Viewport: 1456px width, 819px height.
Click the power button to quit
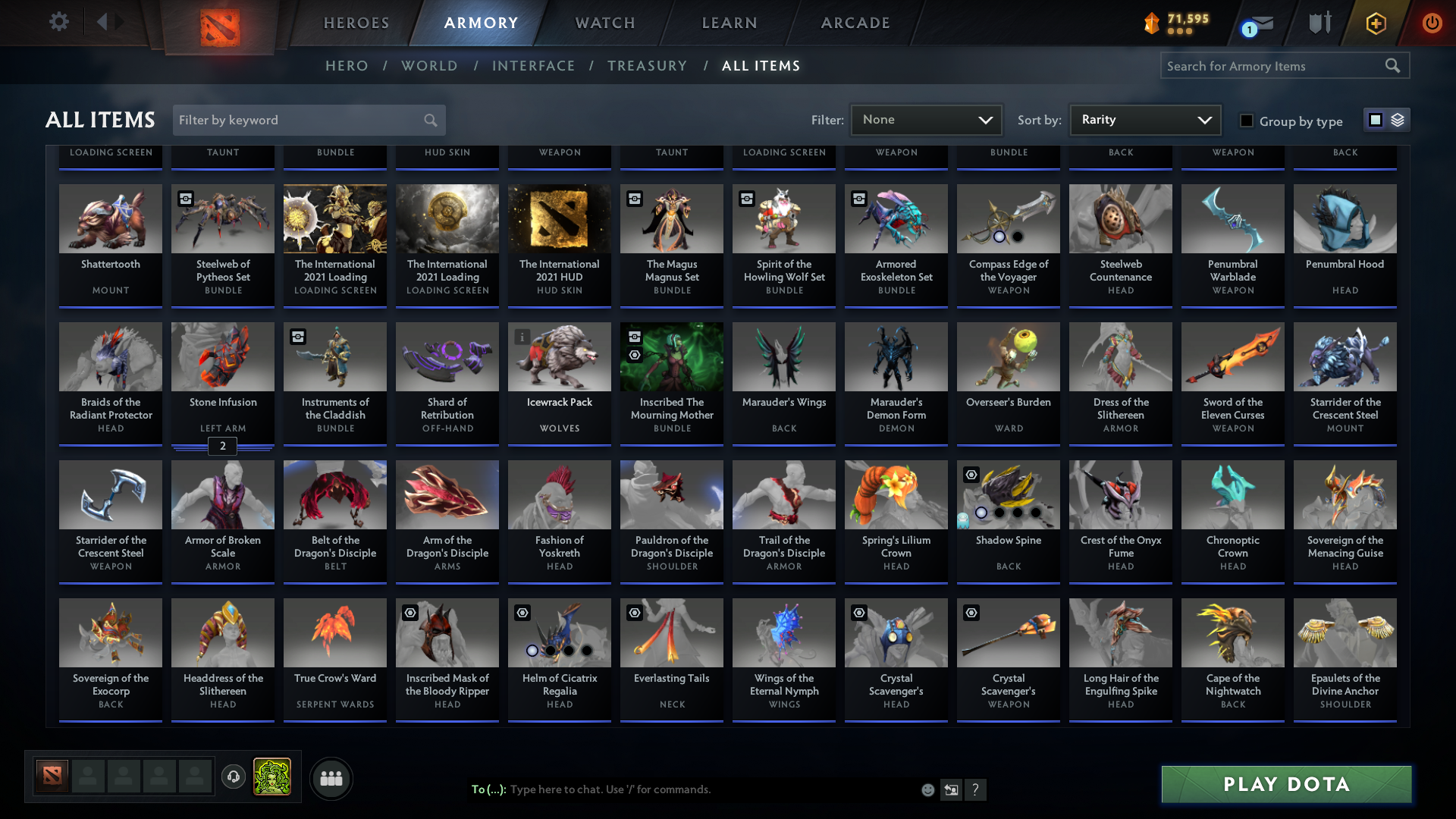pyautogui.click(x=1432, y=23)
